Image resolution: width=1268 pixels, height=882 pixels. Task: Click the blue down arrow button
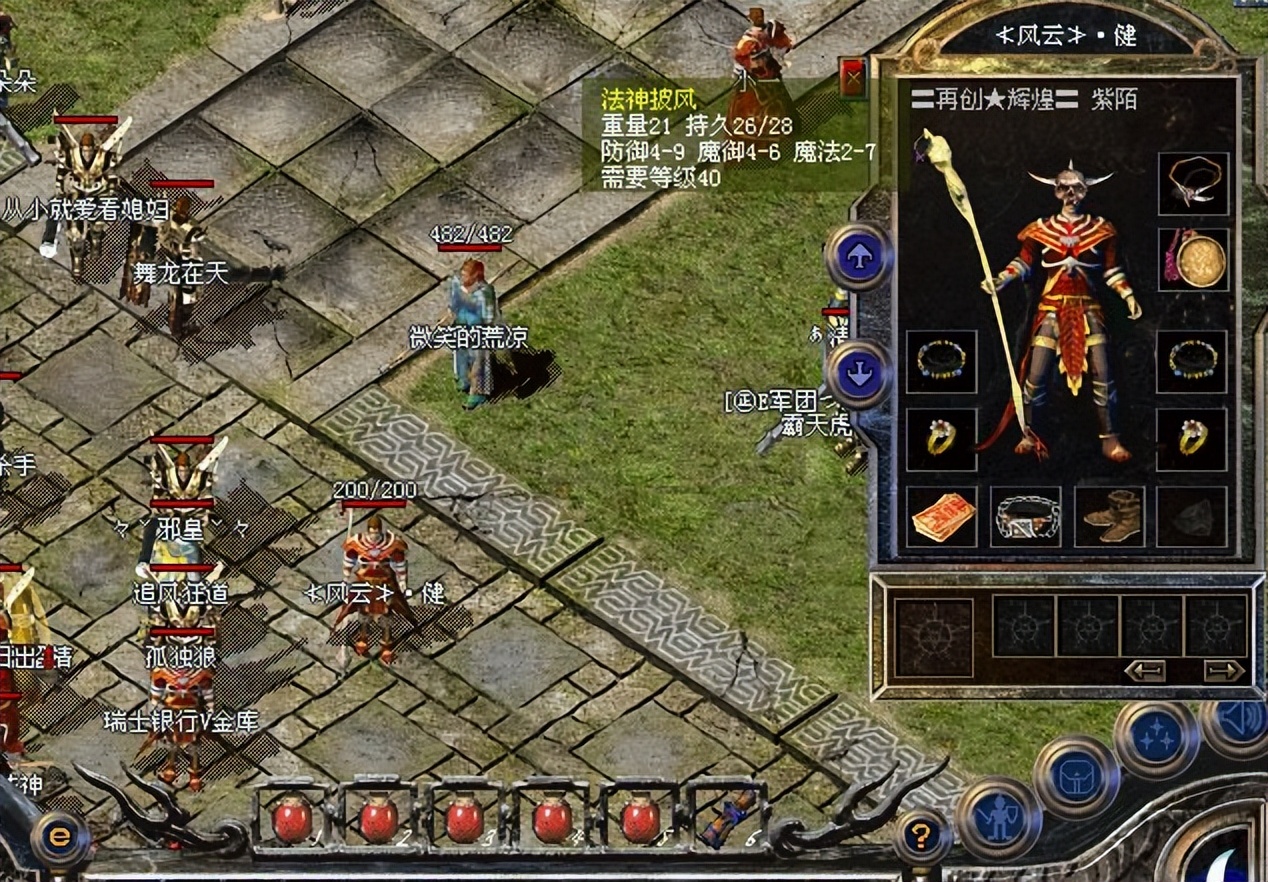pos(859,374)
